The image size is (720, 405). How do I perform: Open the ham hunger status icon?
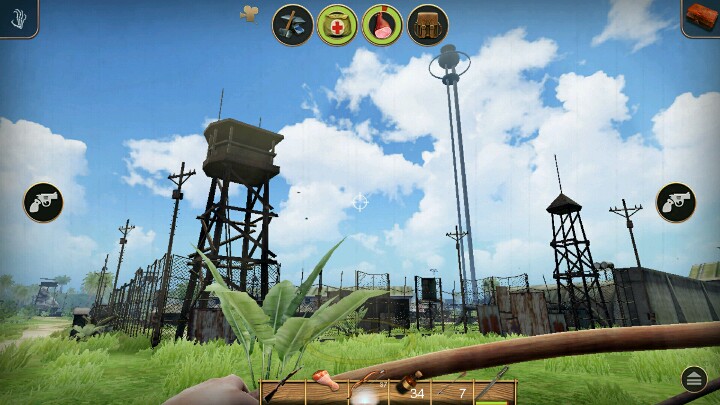382,25
